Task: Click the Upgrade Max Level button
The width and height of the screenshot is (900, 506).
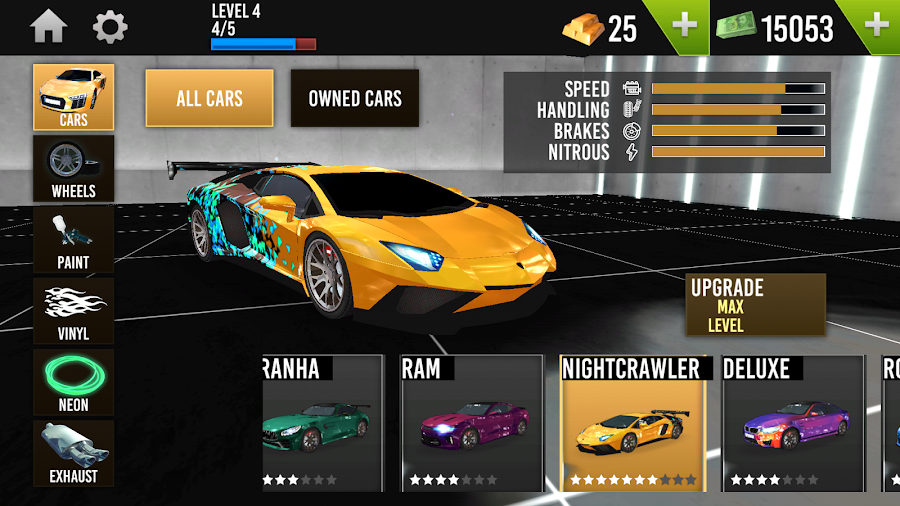Action: [x=755, y=305]
